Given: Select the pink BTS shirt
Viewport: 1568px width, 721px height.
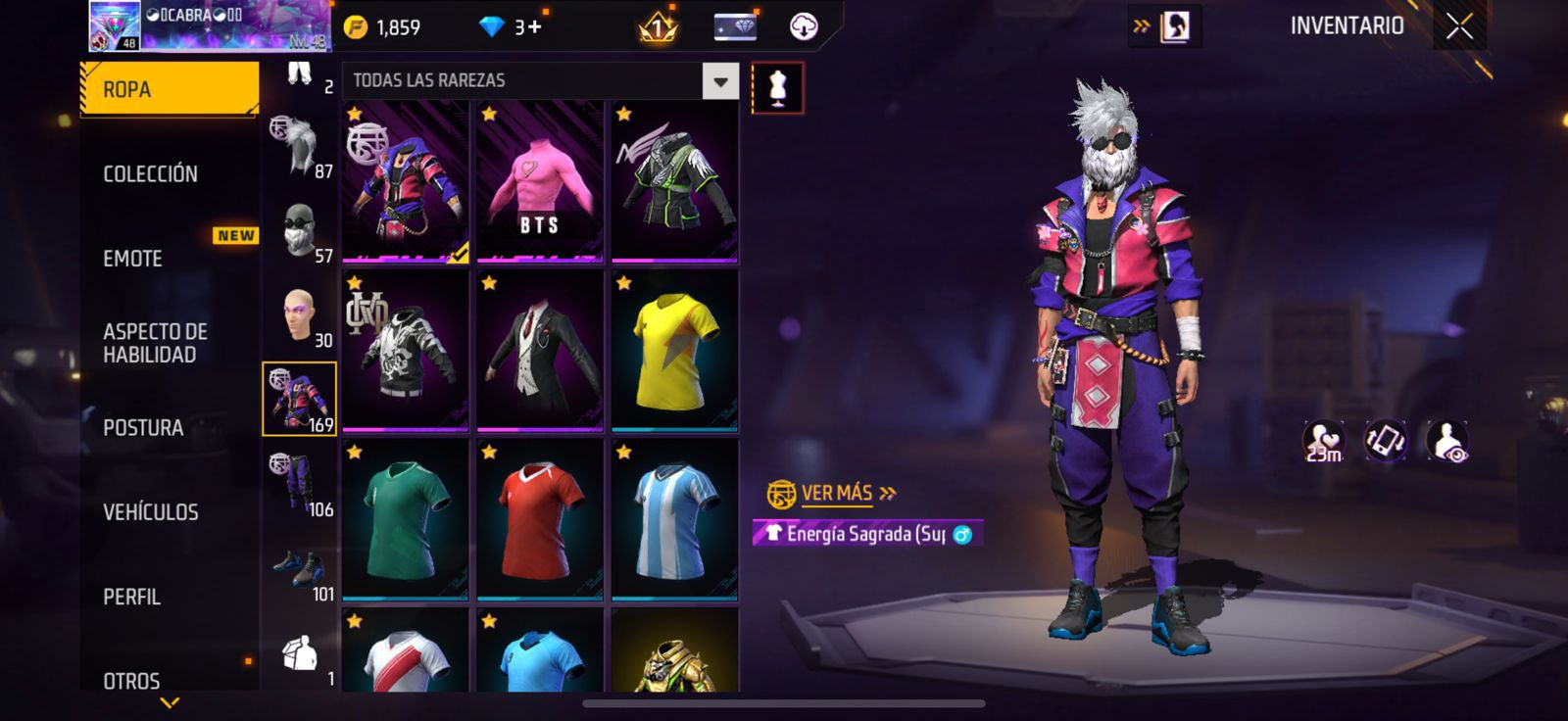Looking at the screenshot, I should [x=539, y=182].
